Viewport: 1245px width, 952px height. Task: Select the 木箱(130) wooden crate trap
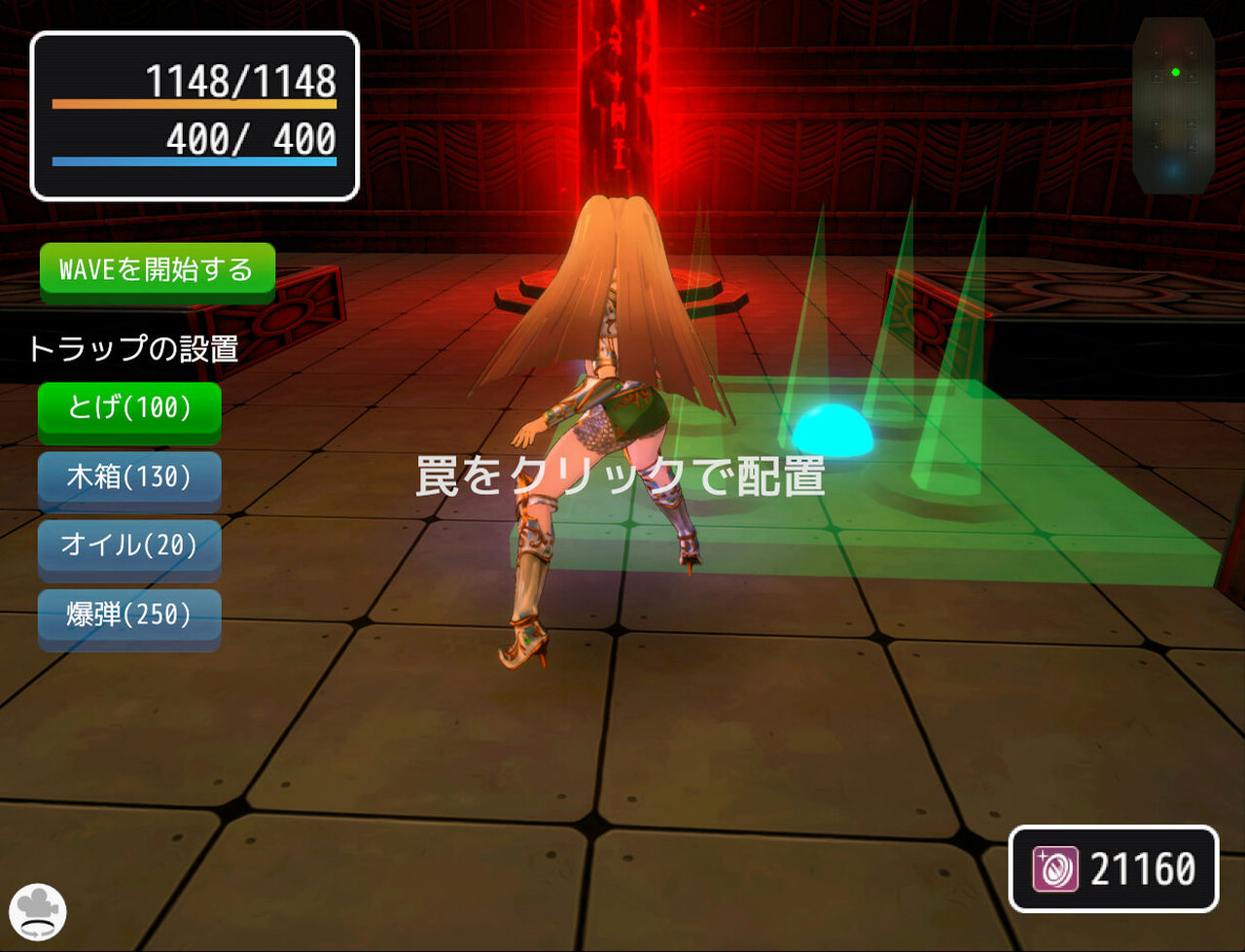tap(127, 478)
